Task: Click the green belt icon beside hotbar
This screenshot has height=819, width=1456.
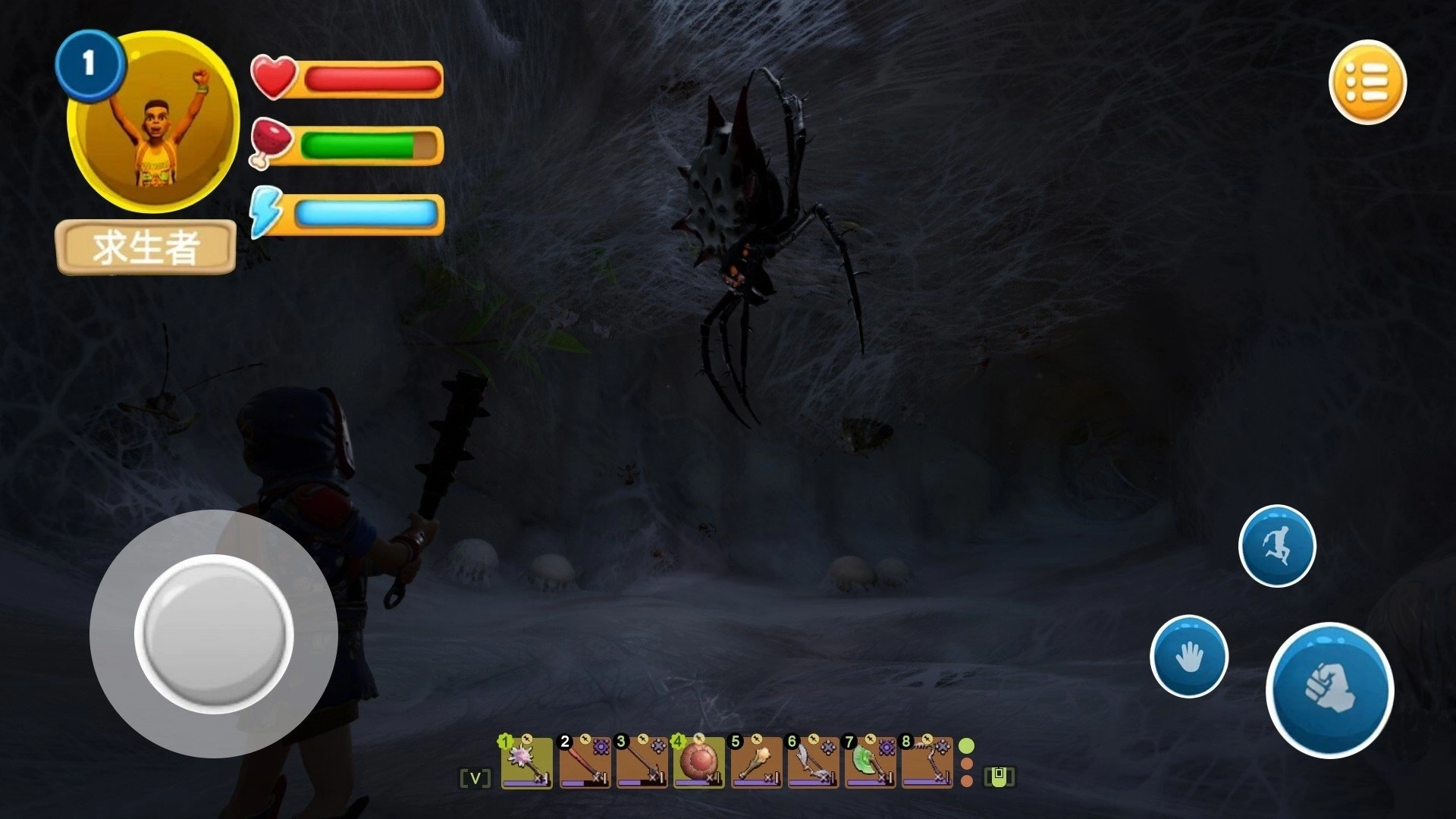Action: [999, 777]
